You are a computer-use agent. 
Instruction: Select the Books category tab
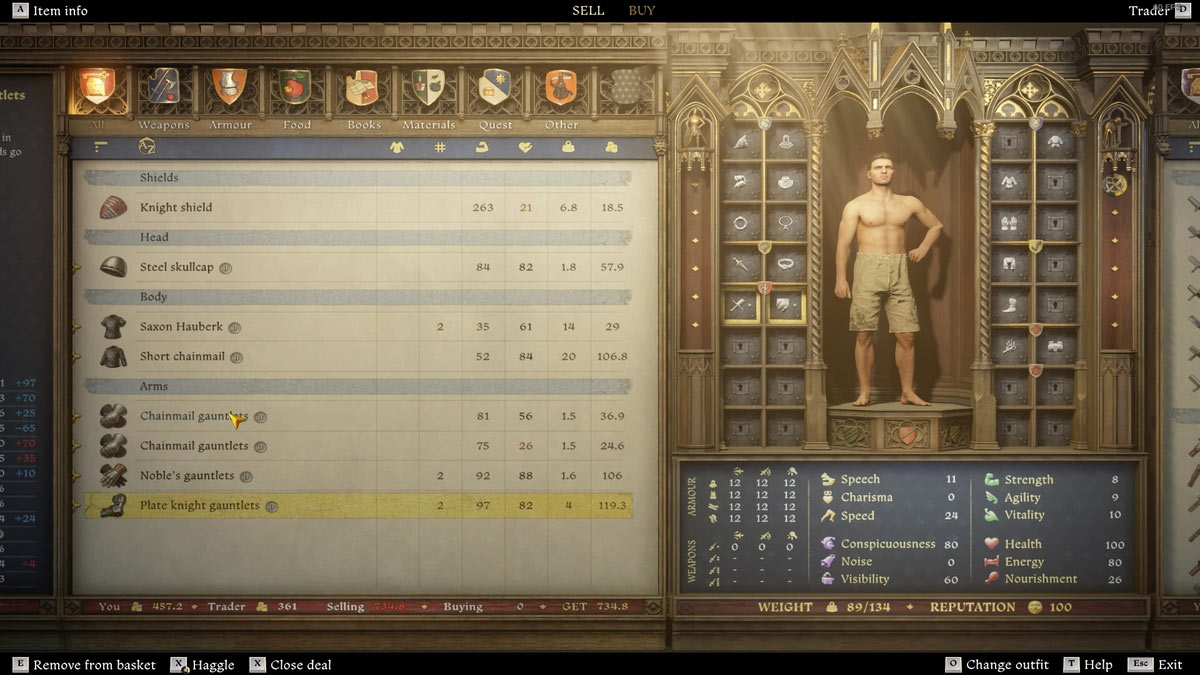pos(362,92)
